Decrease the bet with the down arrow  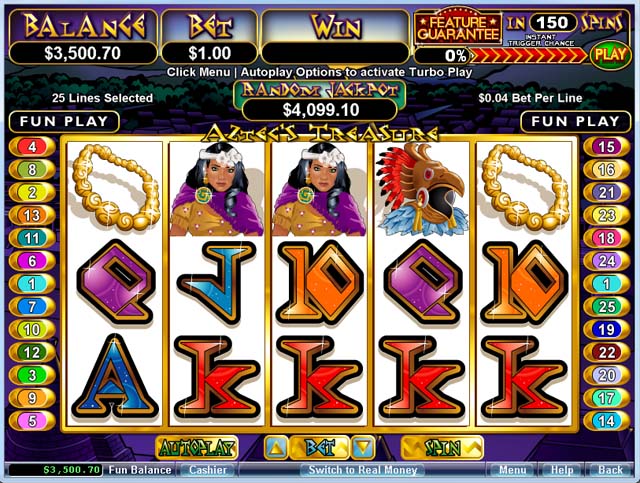pos(363,447)
